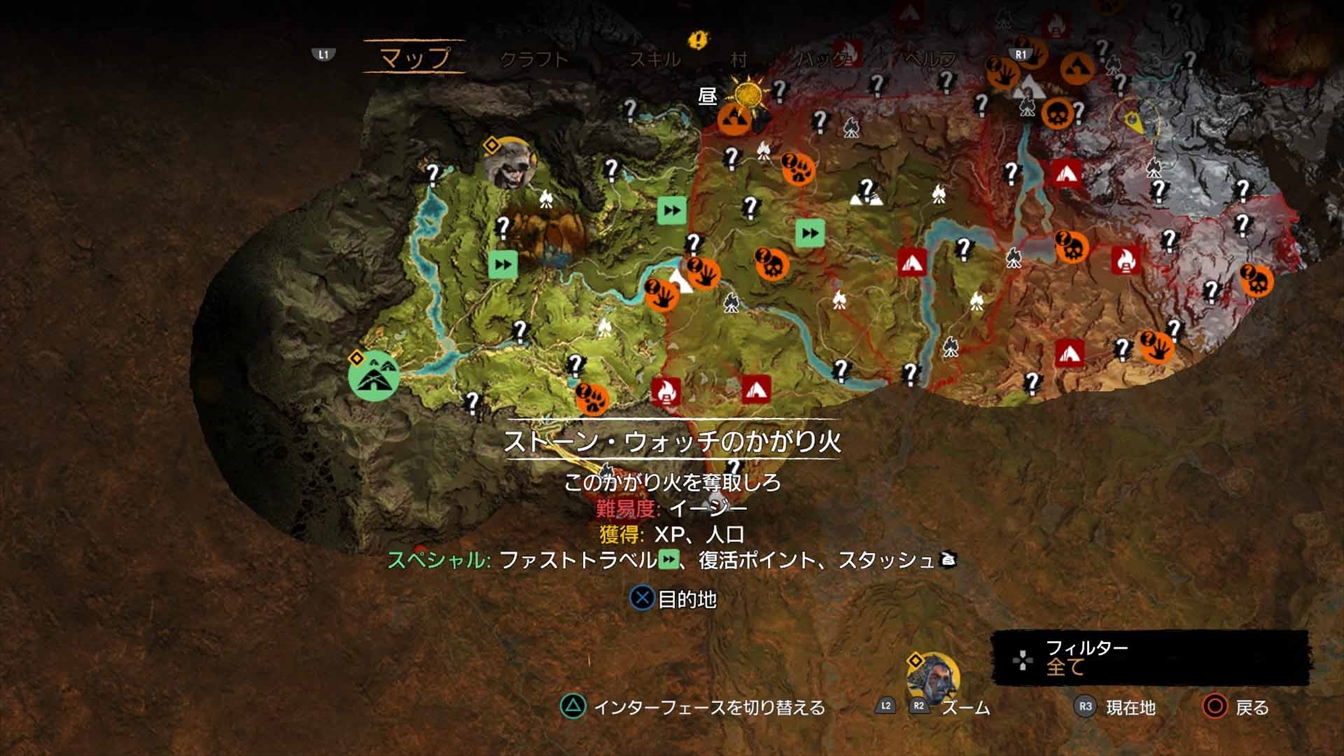Select the 村 tab
Viewport: 1344px width, 756px height.
738,59
